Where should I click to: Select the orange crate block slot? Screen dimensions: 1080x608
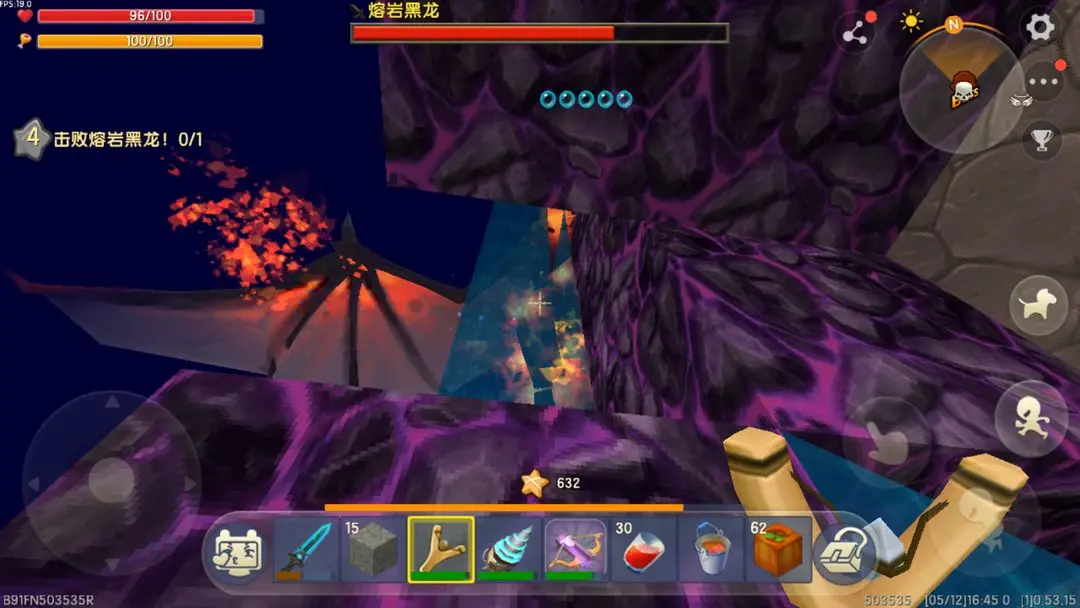(778, 549)
